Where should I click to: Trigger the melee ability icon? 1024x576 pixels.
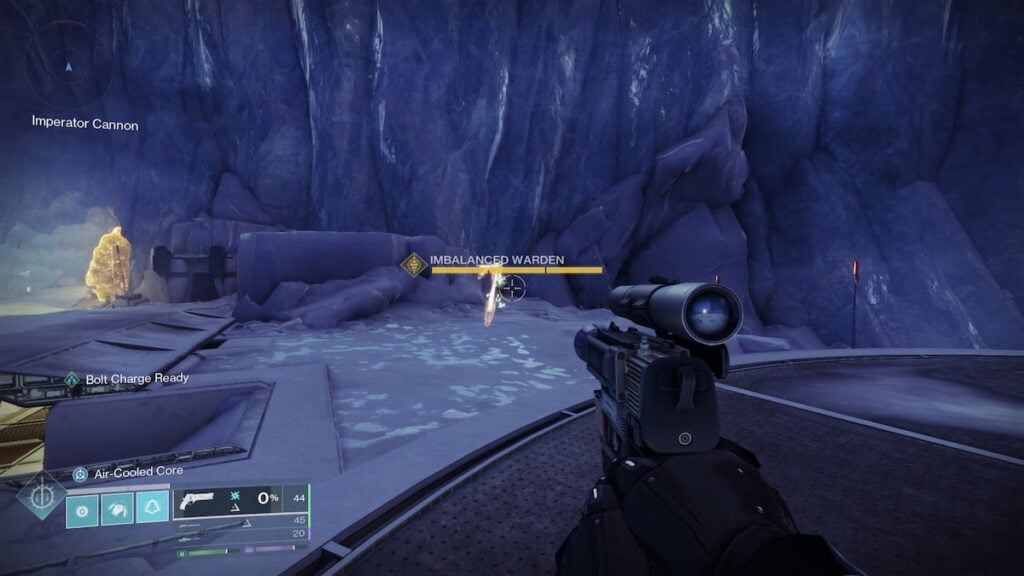117,509
